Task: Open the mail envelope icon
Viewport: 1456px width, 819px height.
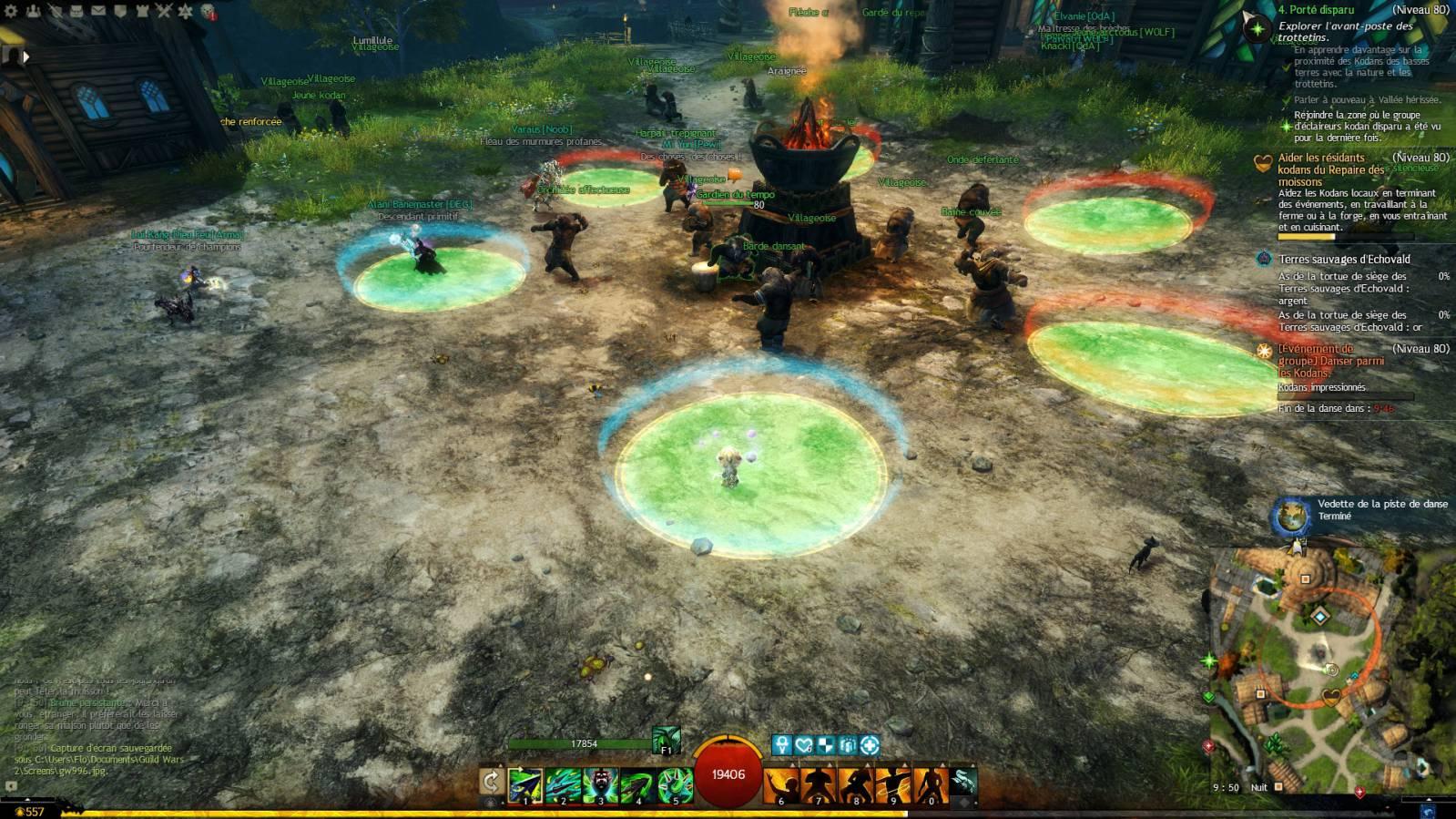Action: coord(98,12)
